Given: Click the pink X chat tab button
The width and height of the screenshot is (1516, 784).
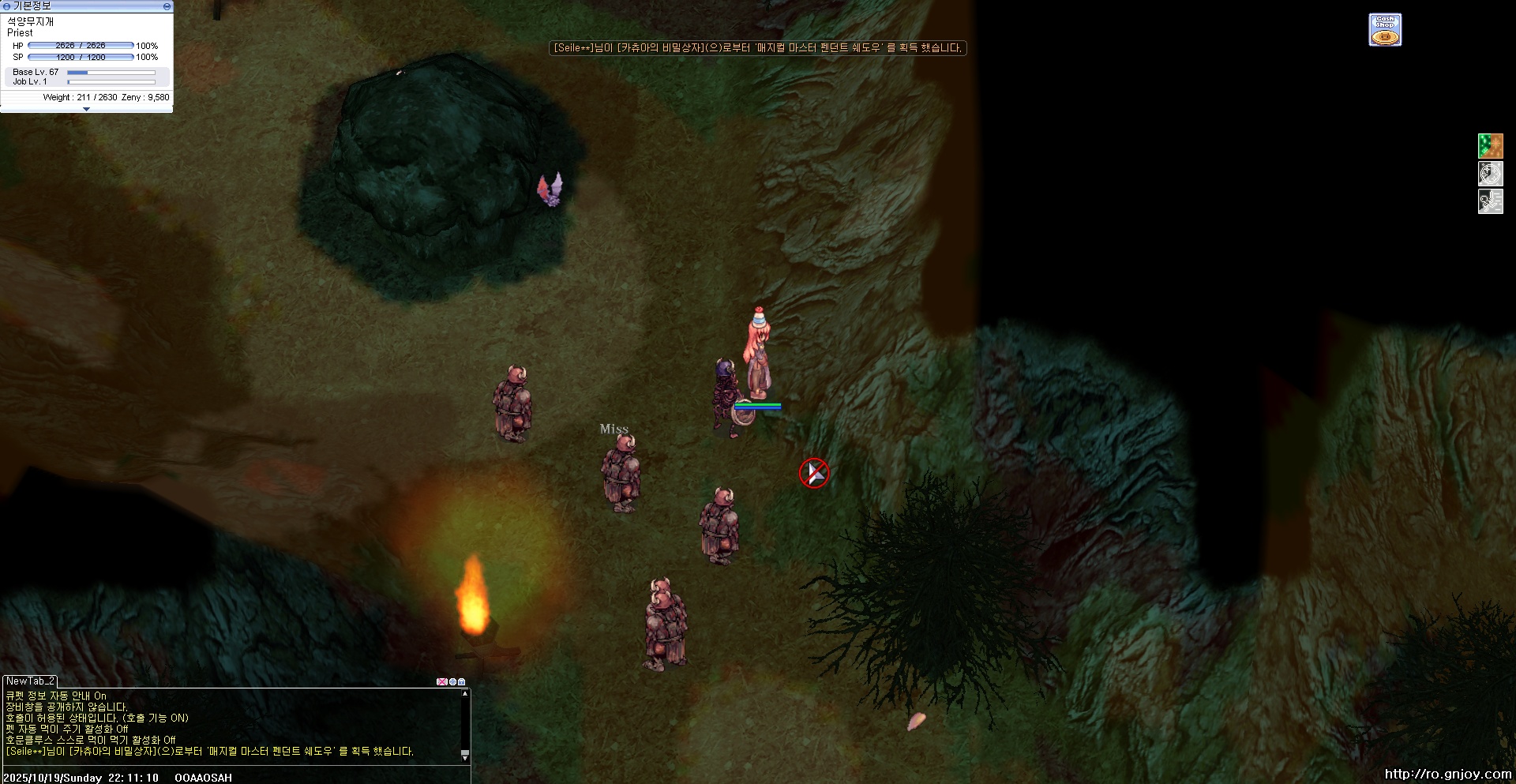Looking at the screenshot, I should click(x=441, y=681).
